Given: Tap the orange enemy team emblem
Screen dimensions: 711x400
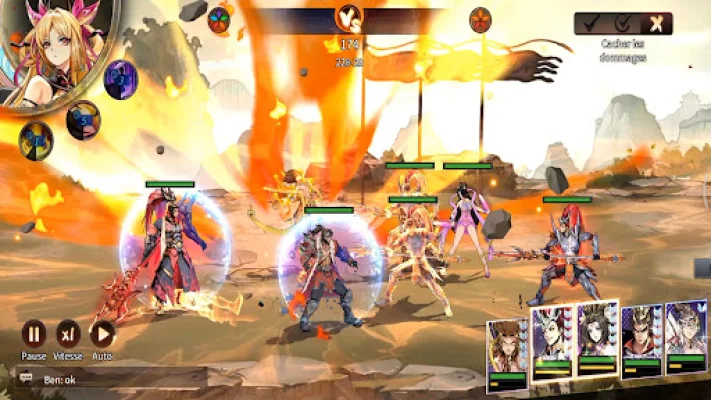Looking at the screenshot, I should [x=480, y=17].
